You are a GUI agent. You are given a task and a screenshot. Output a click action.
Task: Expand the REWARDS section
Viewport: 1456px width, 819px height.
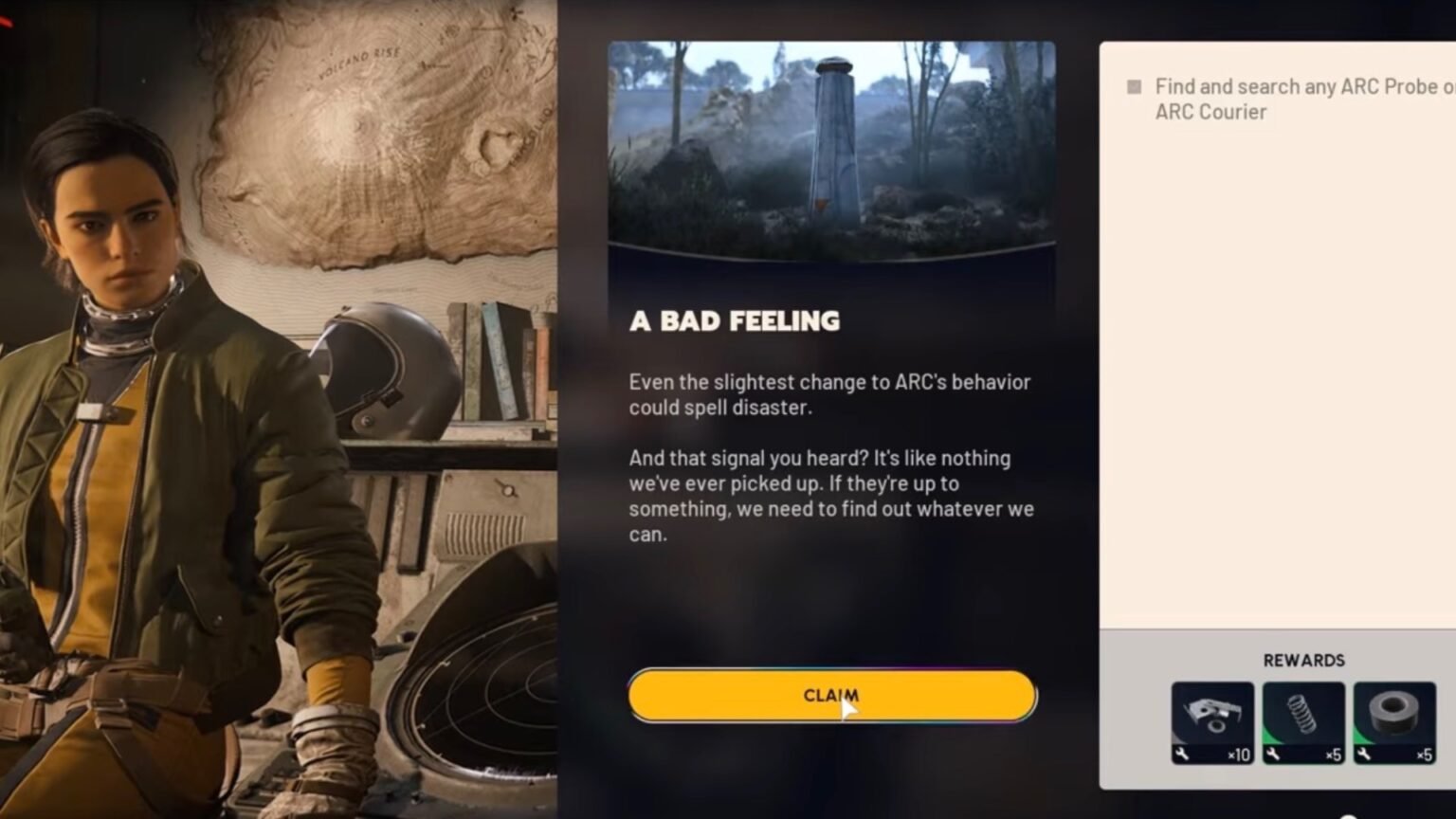pyautogui.click(x=1305, y=660)
